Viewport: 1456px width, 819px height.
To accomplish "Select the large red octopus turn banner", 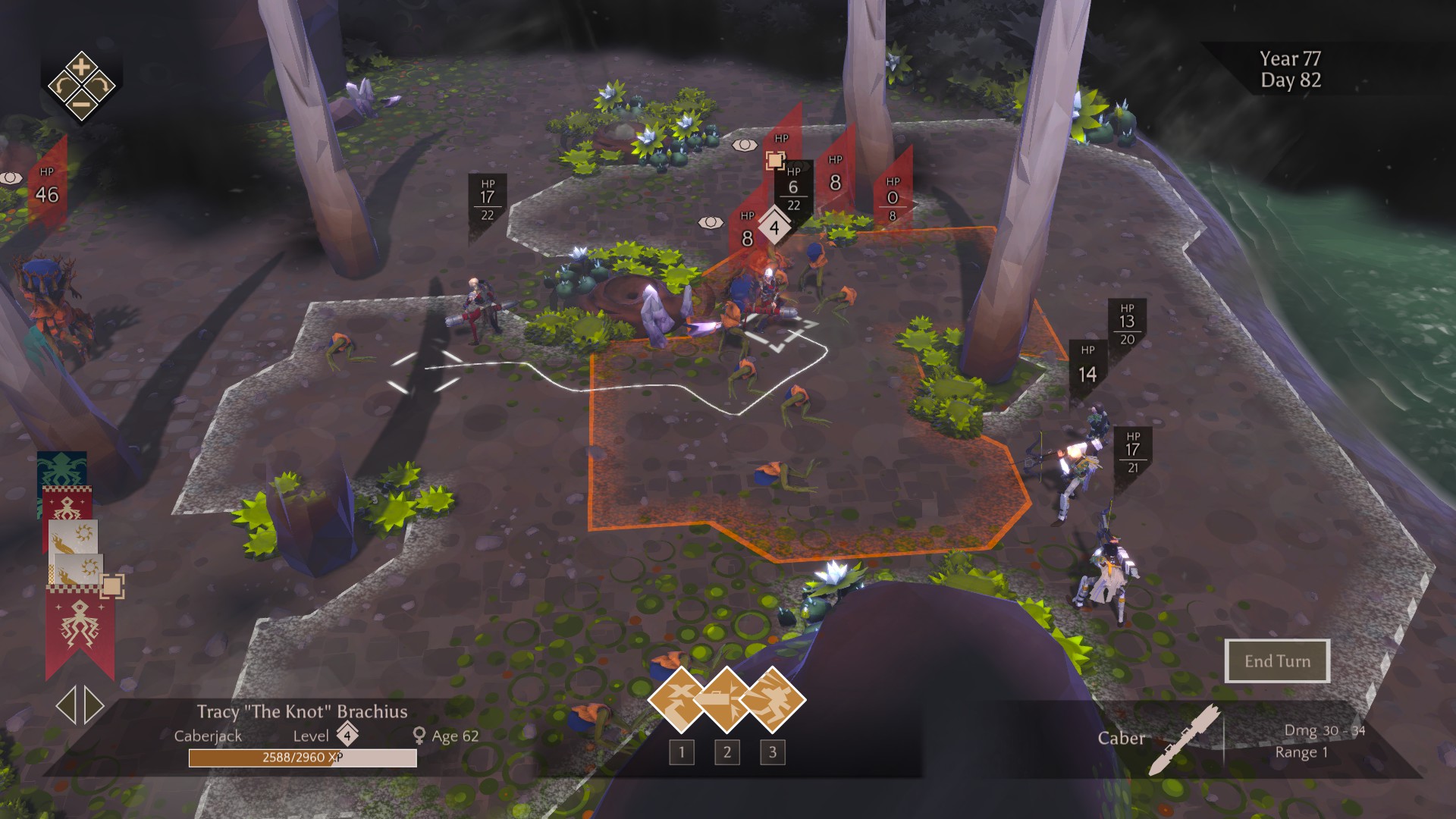I will (79, 629).
